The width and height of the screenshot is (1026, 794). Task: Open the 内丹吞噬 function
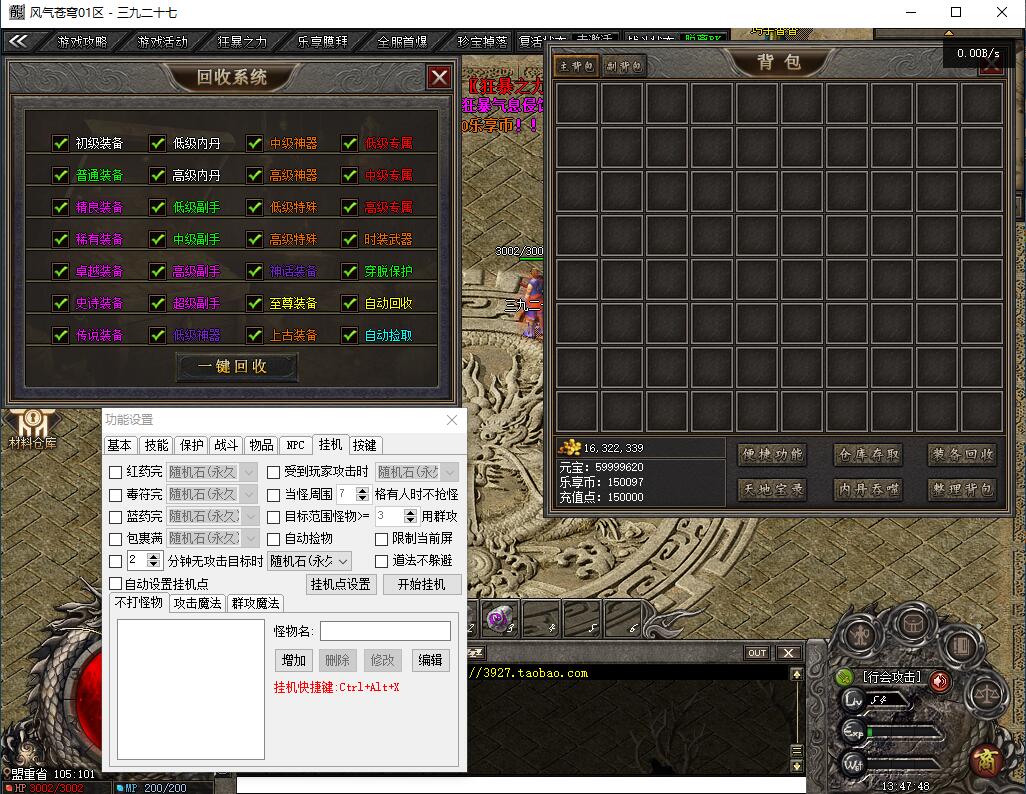coord(869,490)
